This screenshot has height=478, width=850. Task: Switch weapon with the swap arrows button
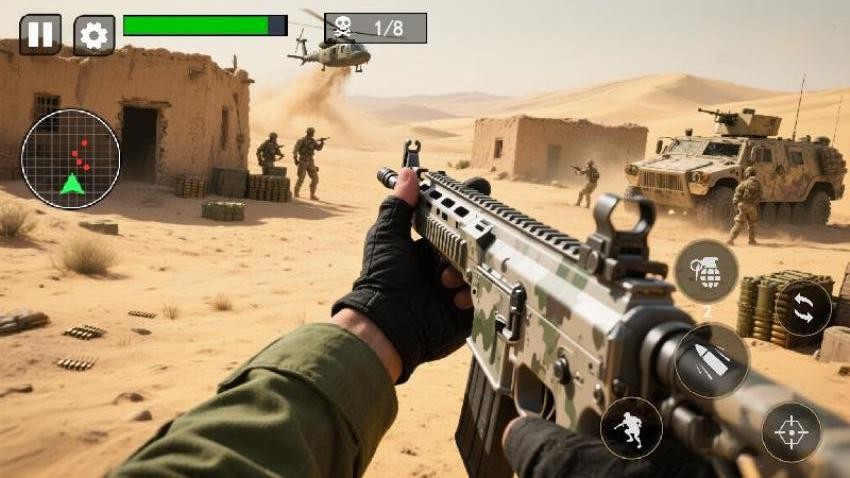click(803, 308)
